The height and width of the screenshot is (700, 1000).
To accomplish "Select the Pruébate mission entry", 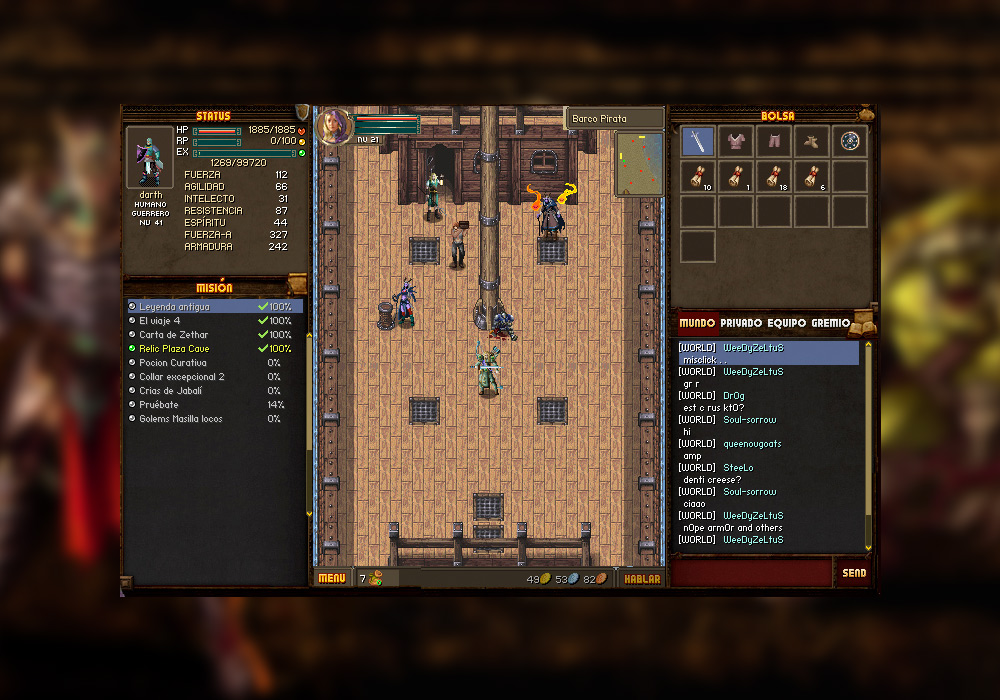I will pos(160,405).
